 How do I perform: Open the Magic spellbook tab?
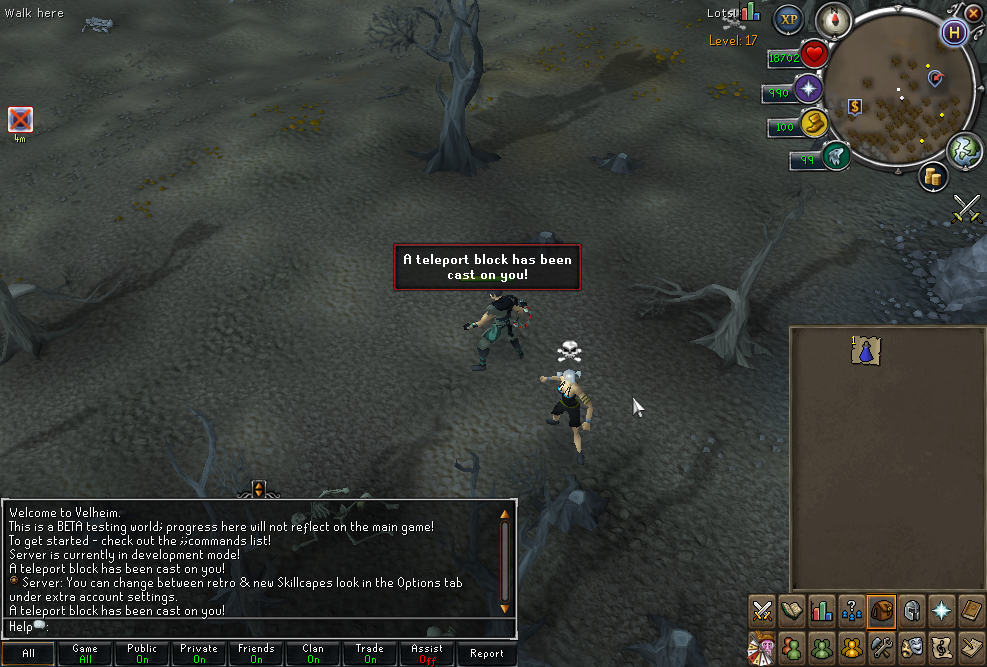[x=970, y=610]
